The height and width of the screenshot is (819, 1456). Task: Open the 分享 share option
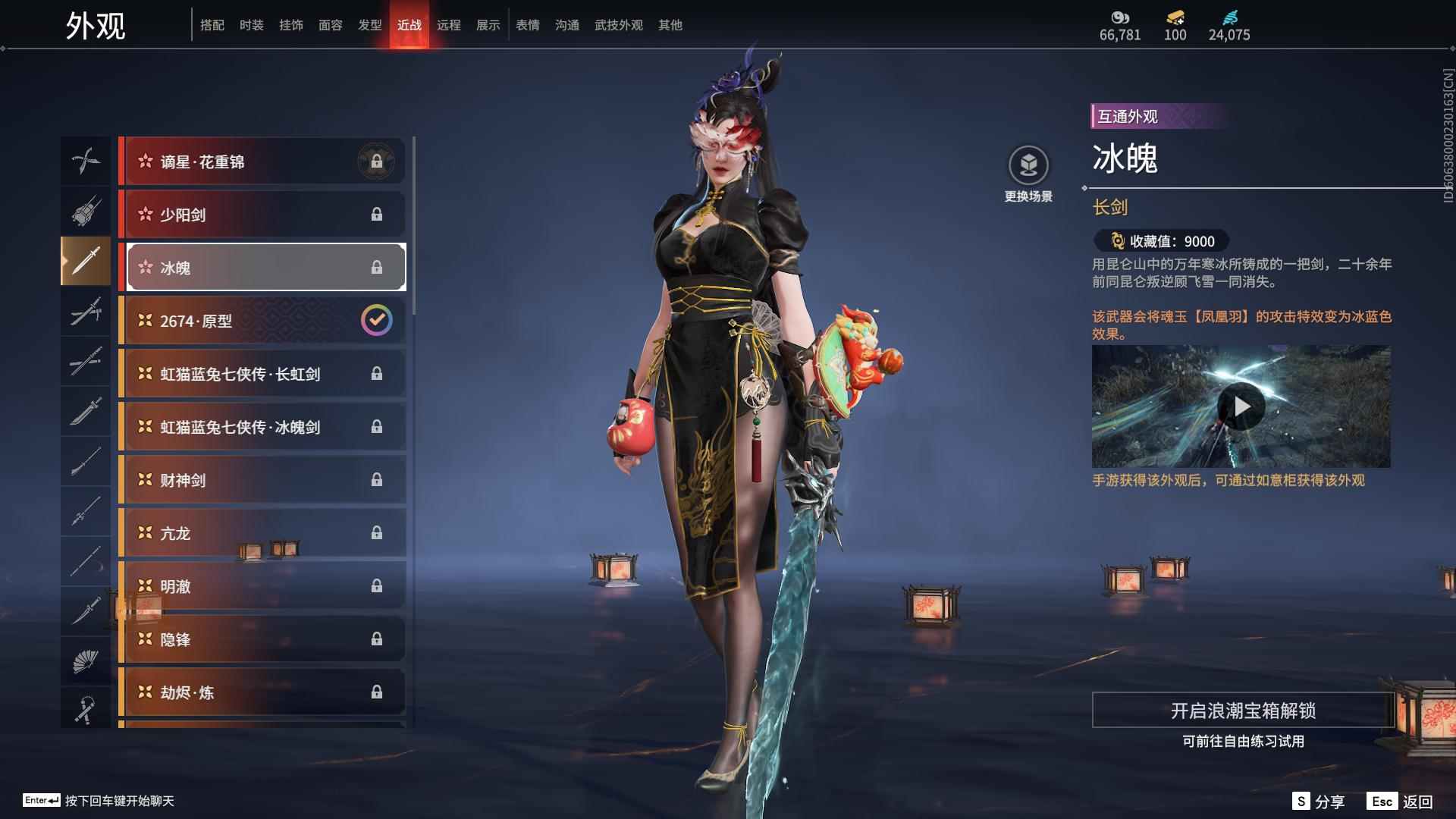tap(1319, 802)
